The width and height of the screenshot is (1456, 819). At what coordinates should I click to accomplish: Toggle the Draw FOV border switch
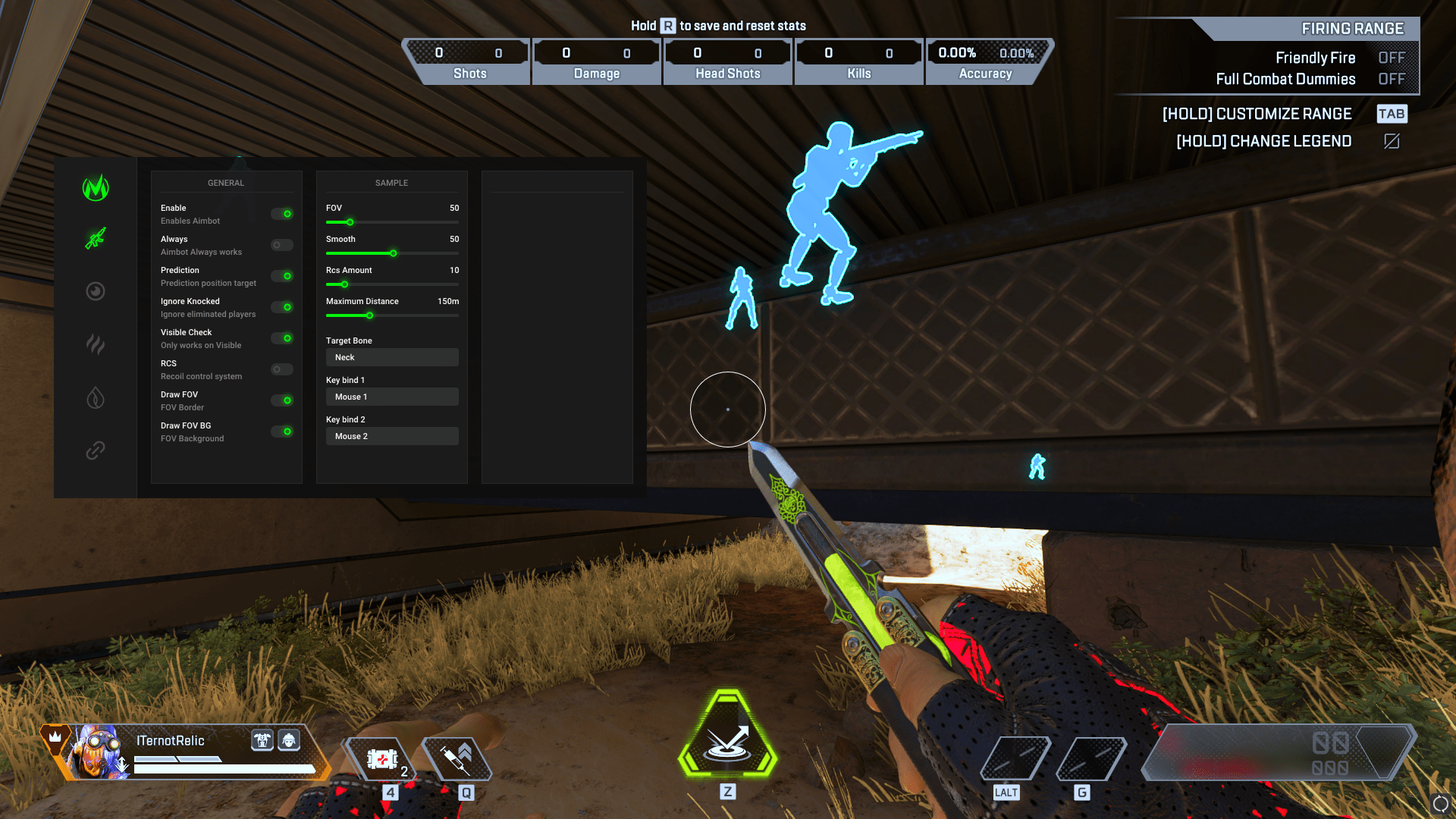282,400
